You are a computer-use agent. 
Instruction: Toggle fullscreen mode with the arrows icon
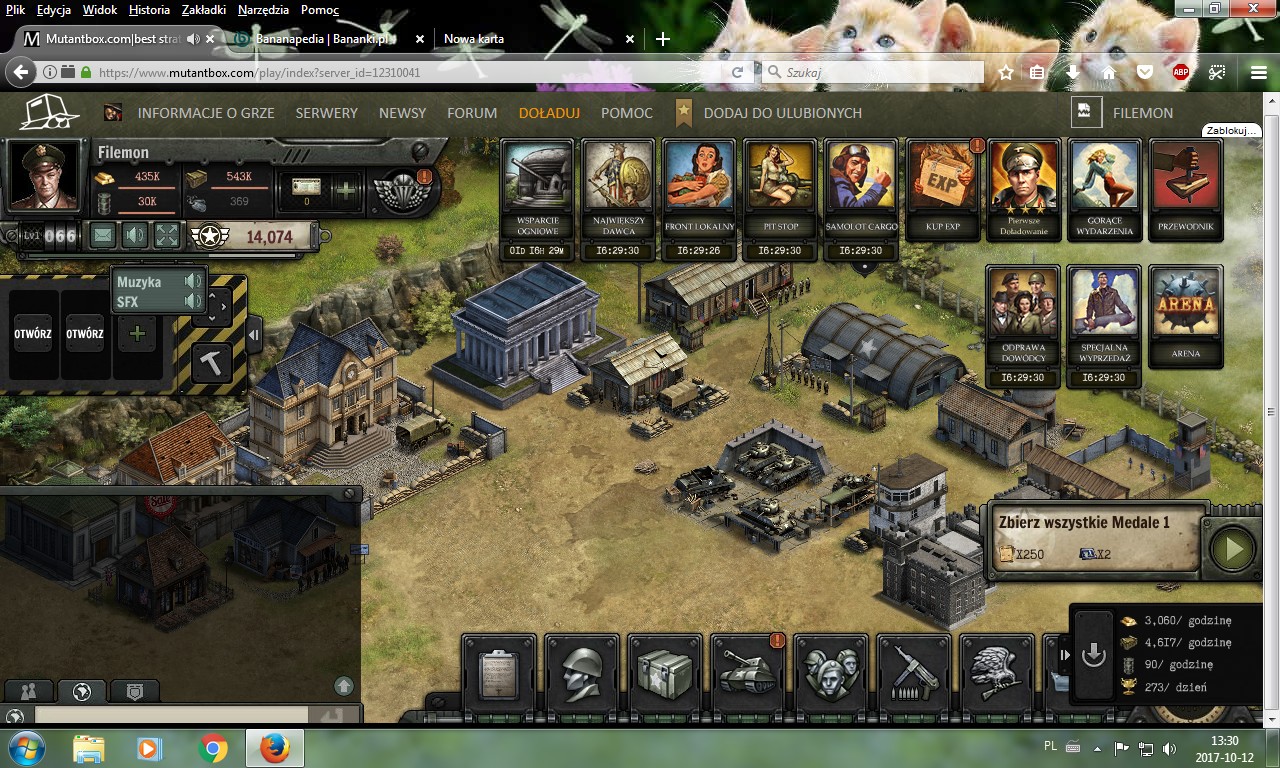pyautogui.click(x=167, y=236)
